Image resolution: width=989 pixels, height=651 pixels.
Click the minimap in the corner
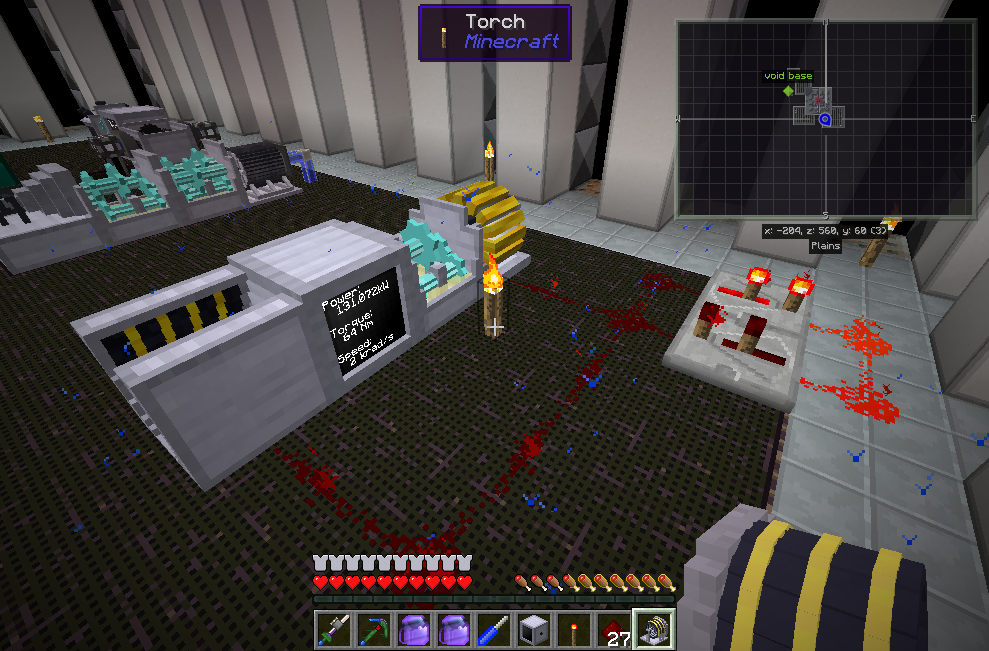[x=825, y=119]
